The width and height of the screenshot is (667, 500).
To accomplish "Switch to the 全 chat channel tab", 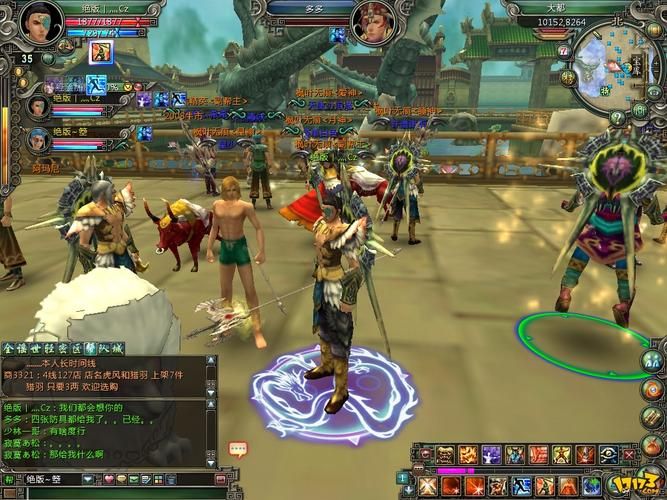I will click(x=9, y=345).
